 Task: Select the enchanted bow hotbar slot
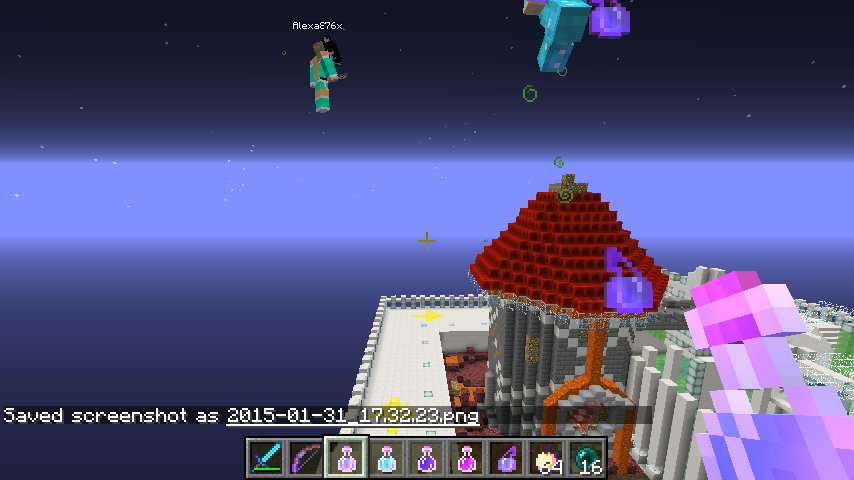pos(306,458)
